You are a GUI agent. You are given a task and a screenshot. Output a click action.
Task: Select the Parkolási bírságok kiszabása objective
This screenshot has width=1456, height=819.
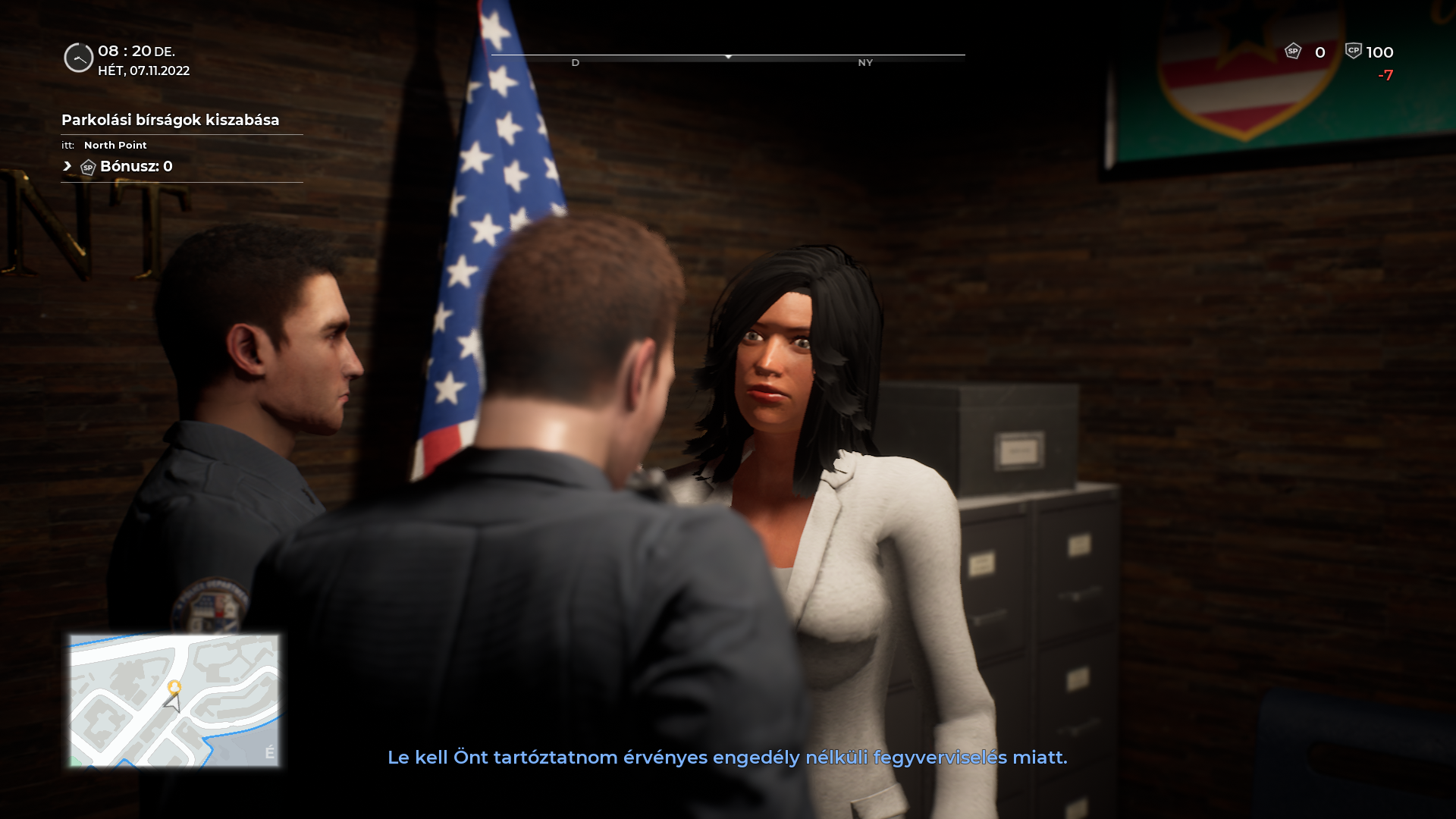click(170, 121)
